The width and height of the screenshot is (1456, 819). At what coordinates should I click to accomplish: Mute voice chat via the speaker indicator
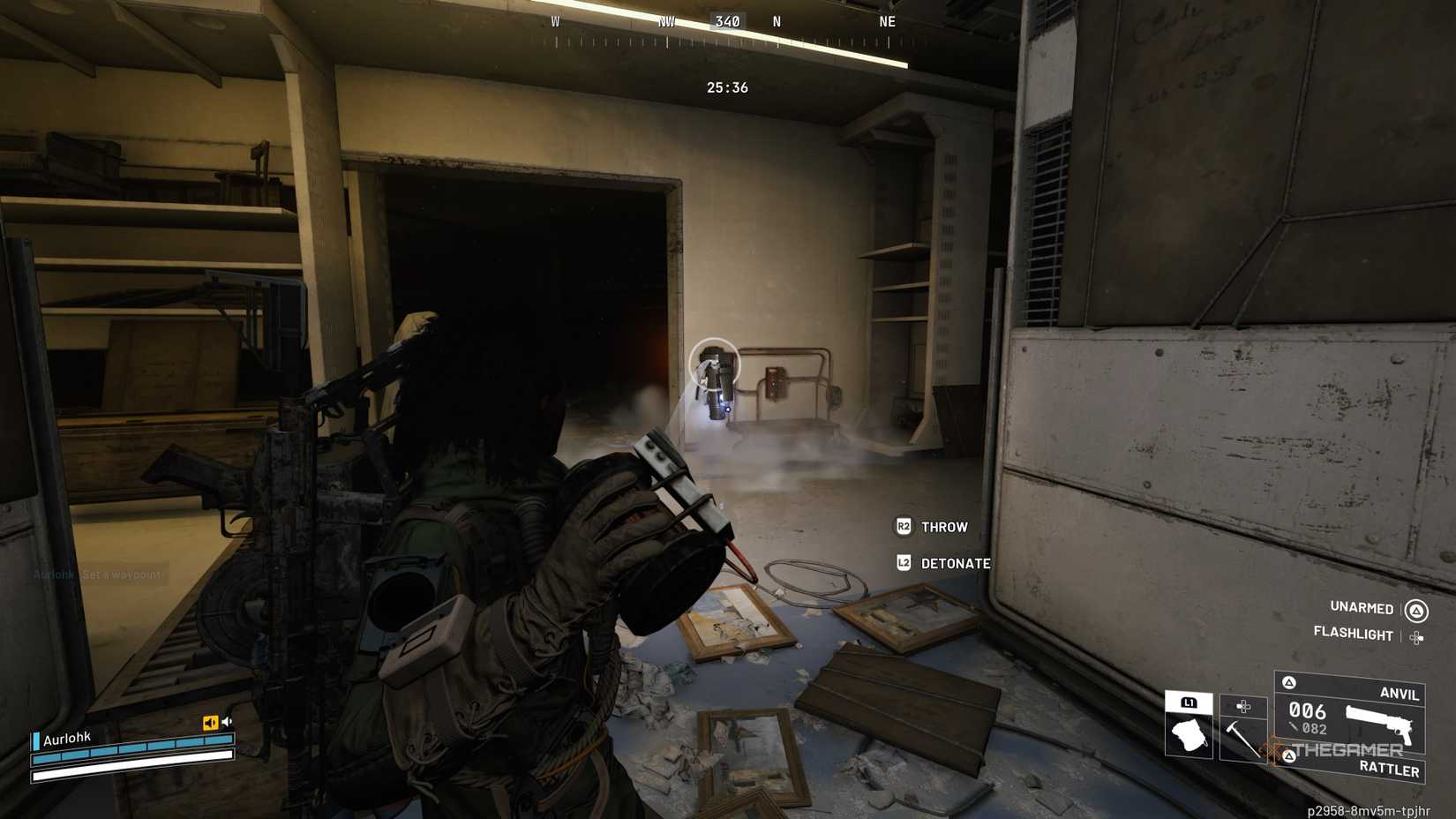coord(211,722)
